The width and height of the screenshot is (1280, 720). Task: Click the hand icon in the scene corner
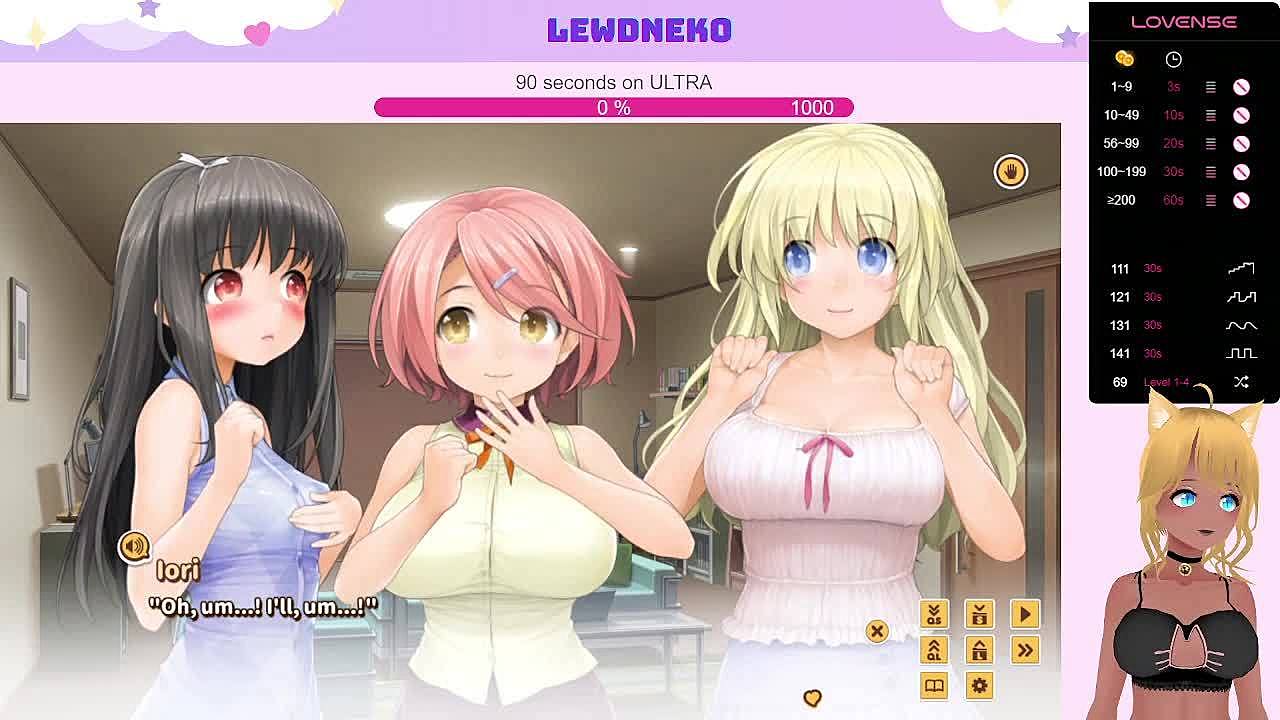[x=1010, y=172]
